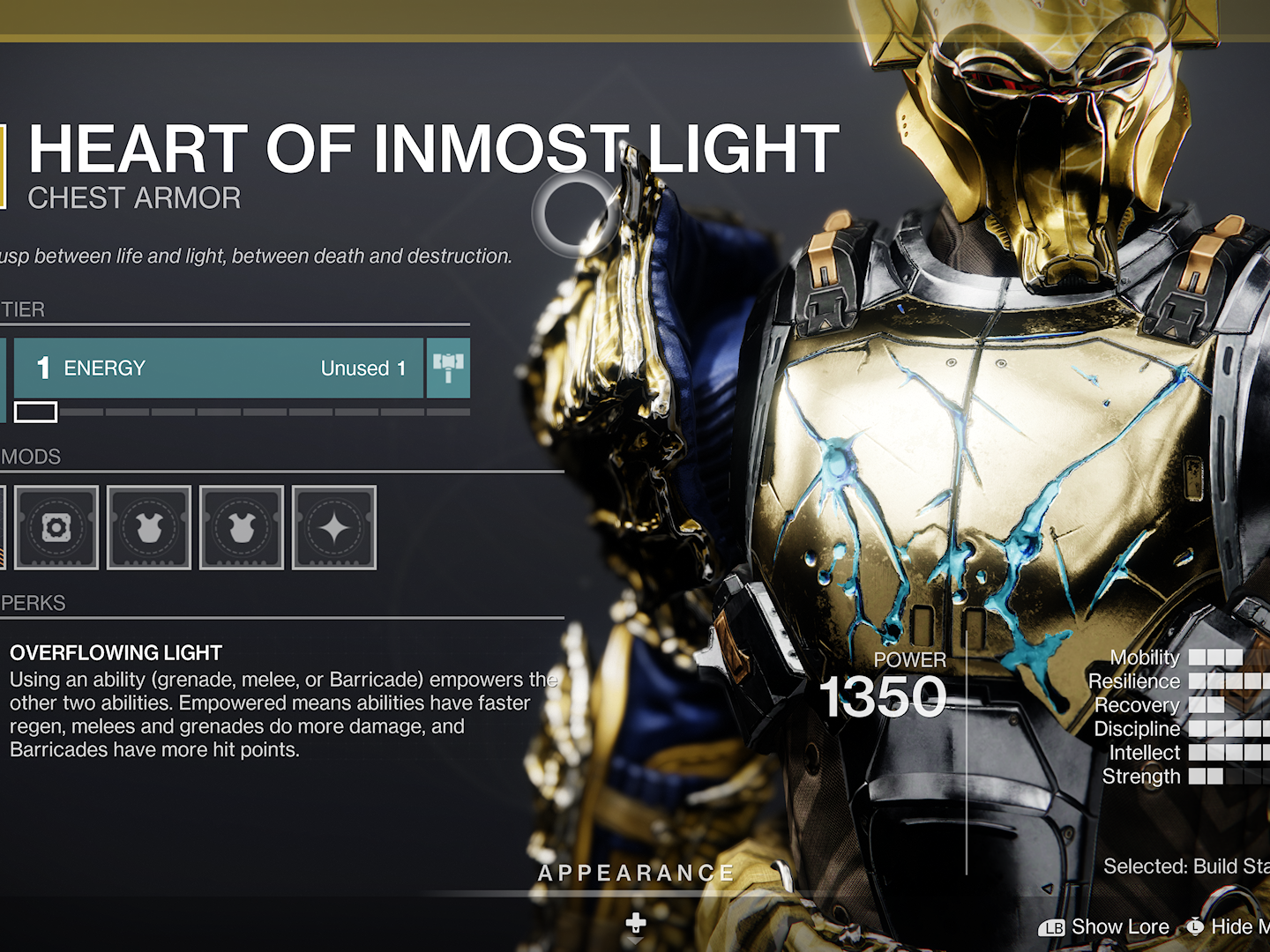Select the second chest armor mod slot
Viewport: 1270px width, 952px height.
pyautogui.click(x=241, y=527)
